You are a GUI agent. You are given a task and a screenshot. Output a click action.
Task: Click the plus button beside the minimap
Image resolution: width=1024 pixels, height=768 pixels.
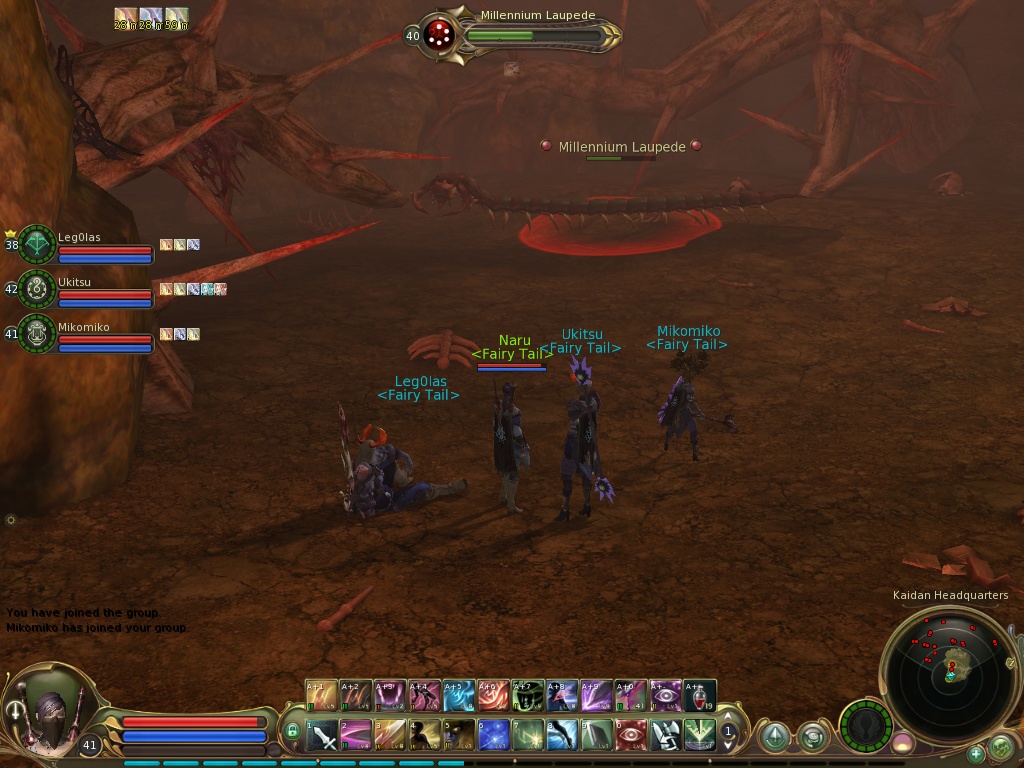click(976, 753)
